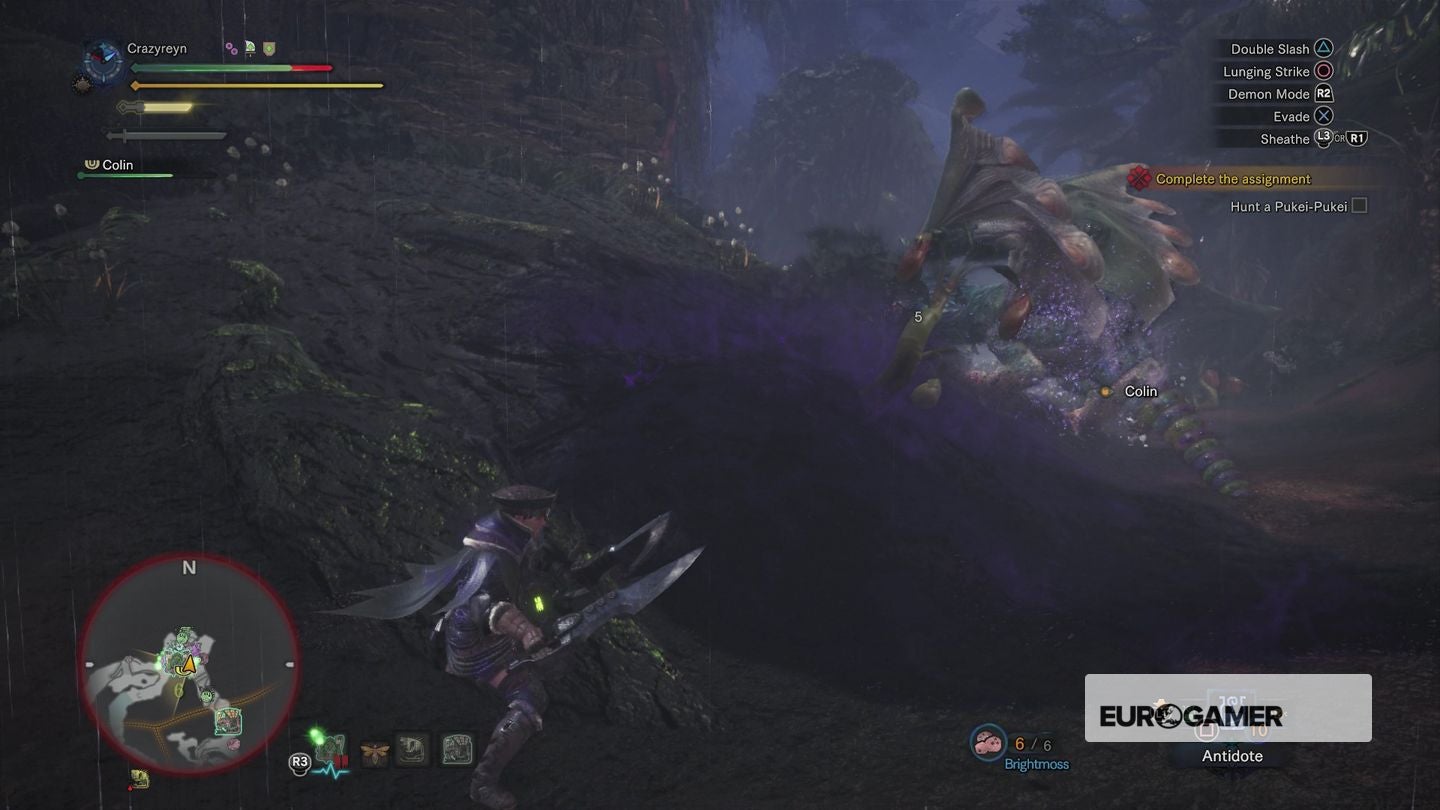
Task: Toggle Sheathe with the L3 or R1 prompt
Action: pos(1329,139)
